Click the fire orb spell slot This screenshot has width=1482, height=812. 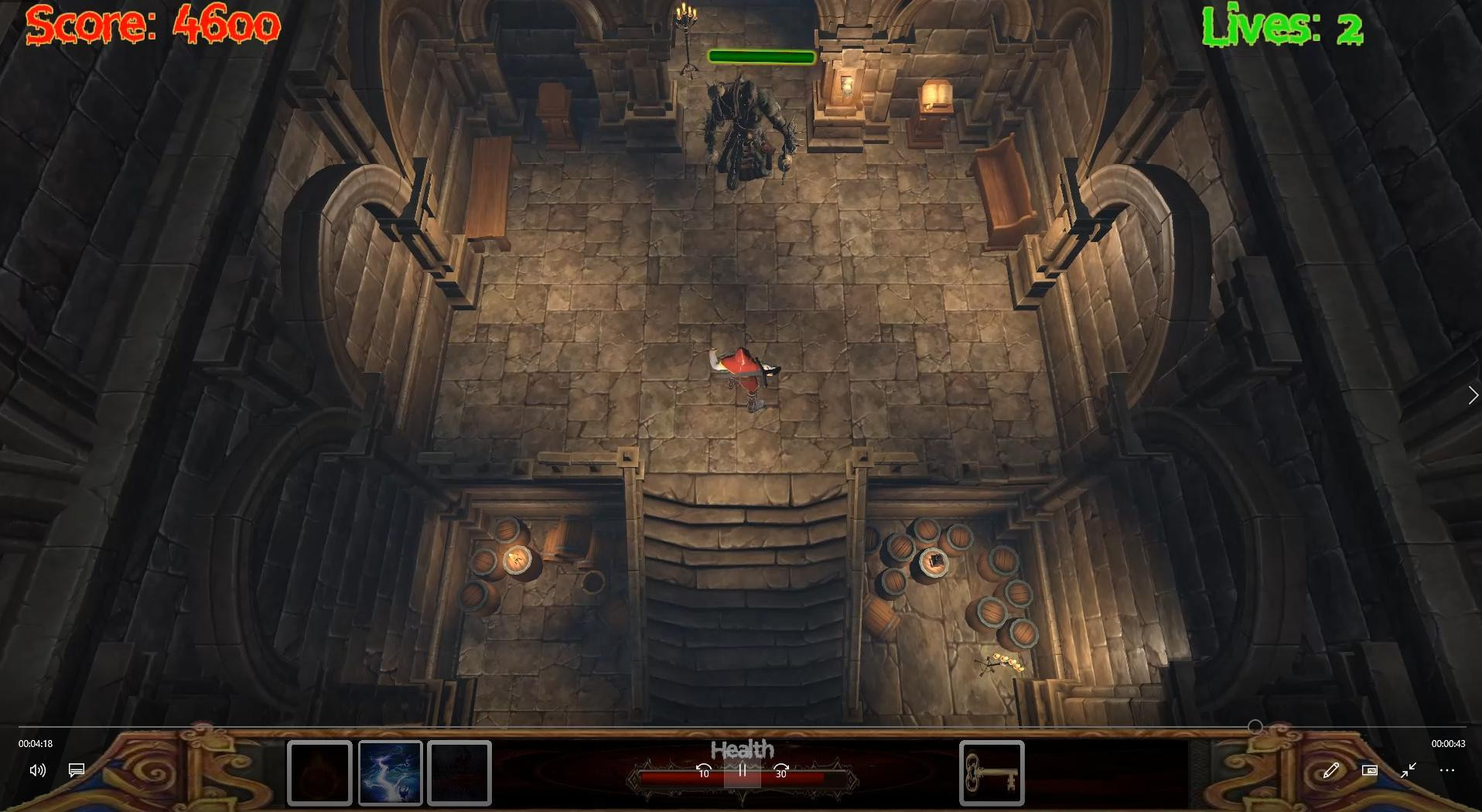pos(319,773)
